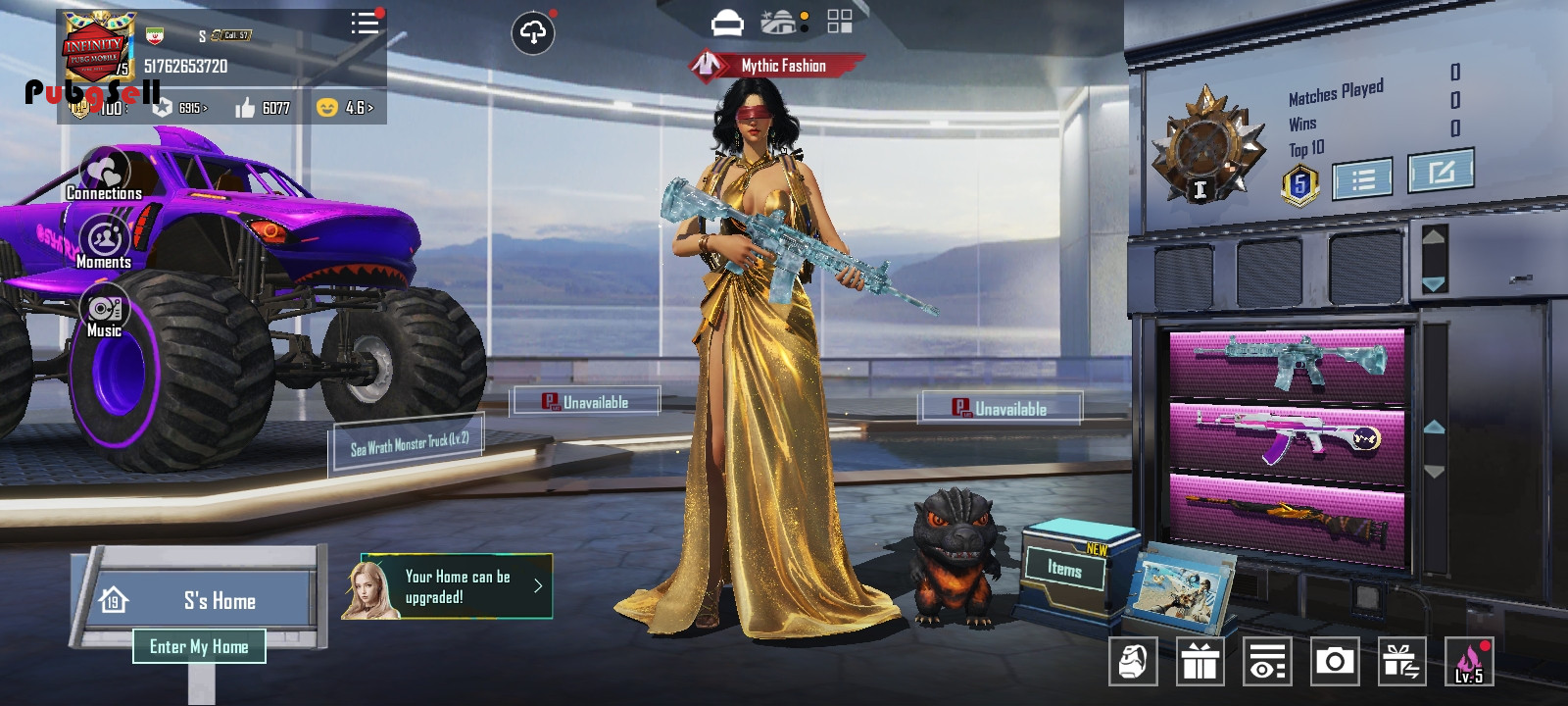Open the view settings eye icon

[1266, 662]
